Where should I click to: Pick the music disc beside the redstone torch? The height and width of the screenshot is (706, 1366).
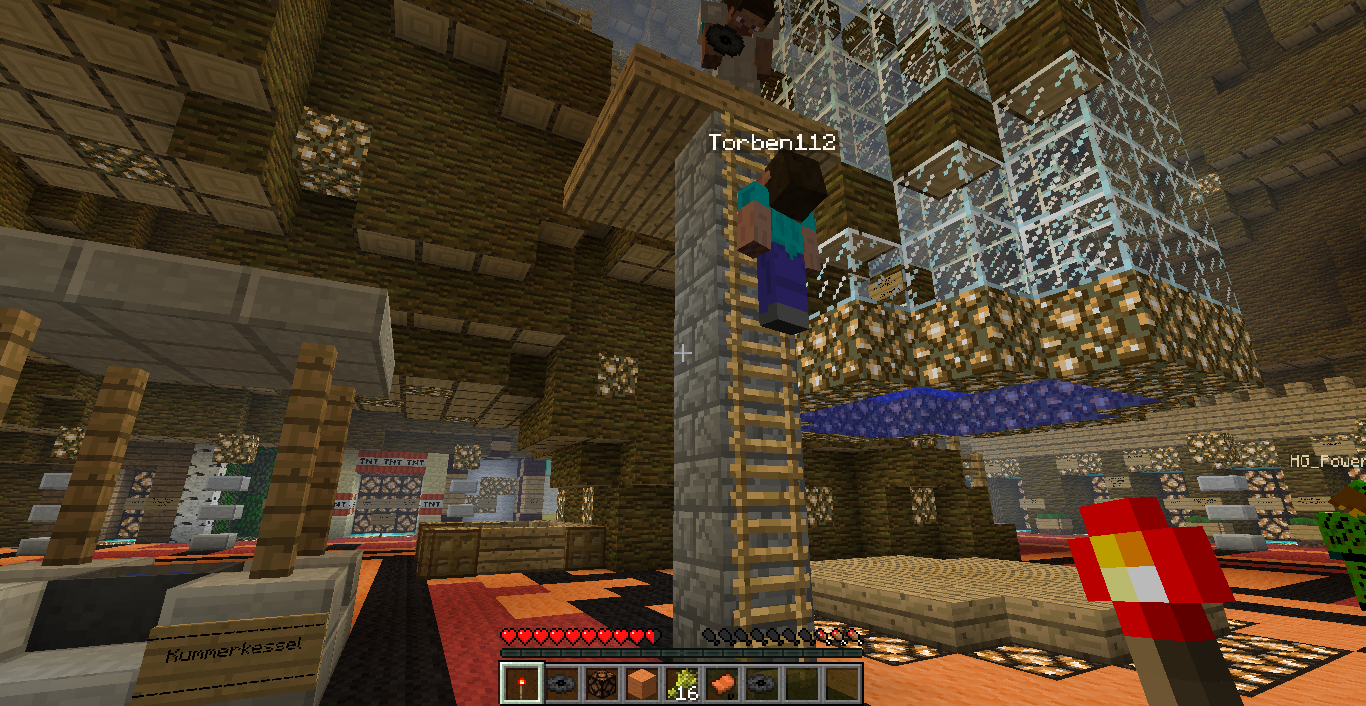pos(561,683)
